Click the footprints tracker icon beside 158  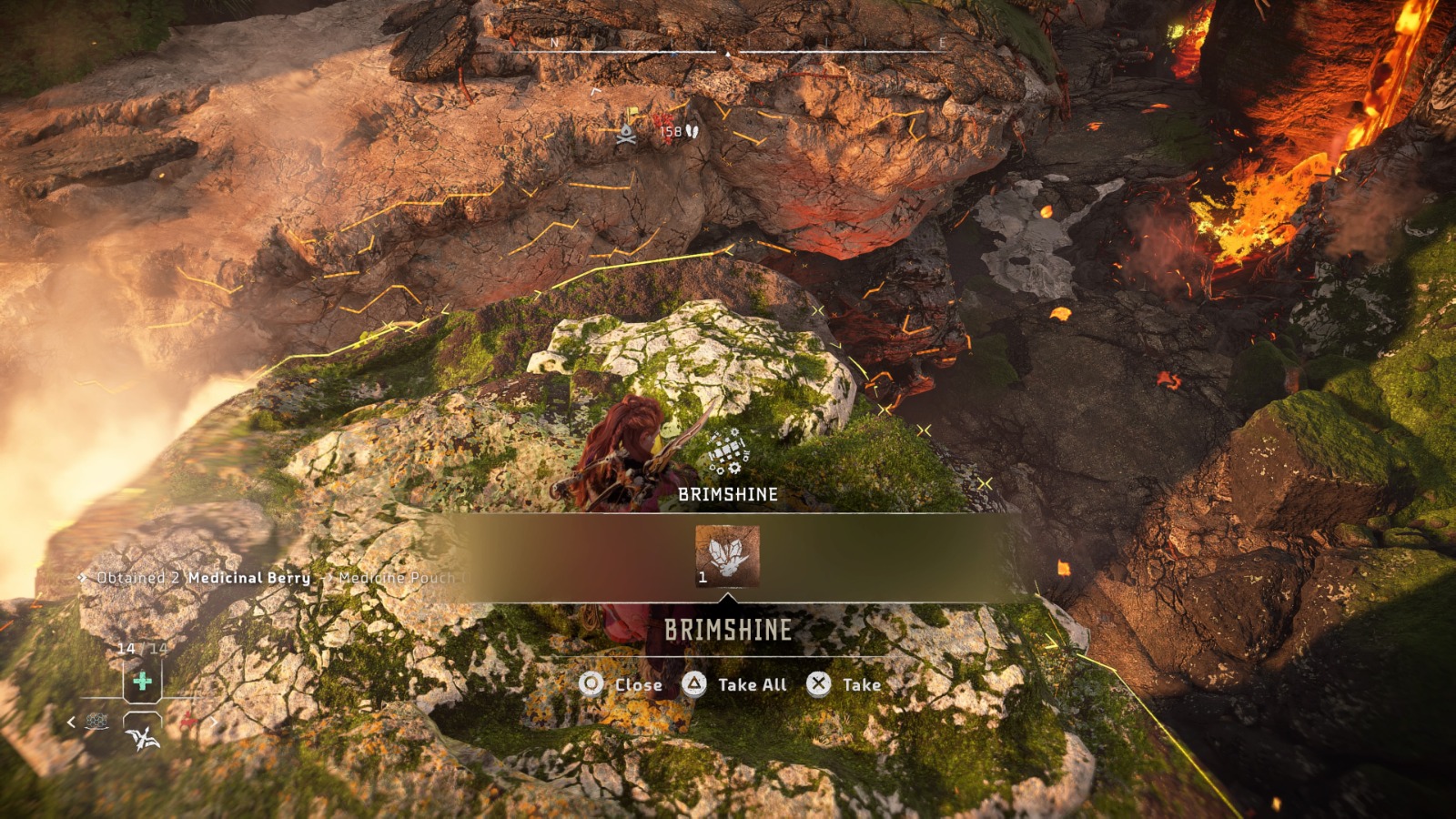pos(692,132)
